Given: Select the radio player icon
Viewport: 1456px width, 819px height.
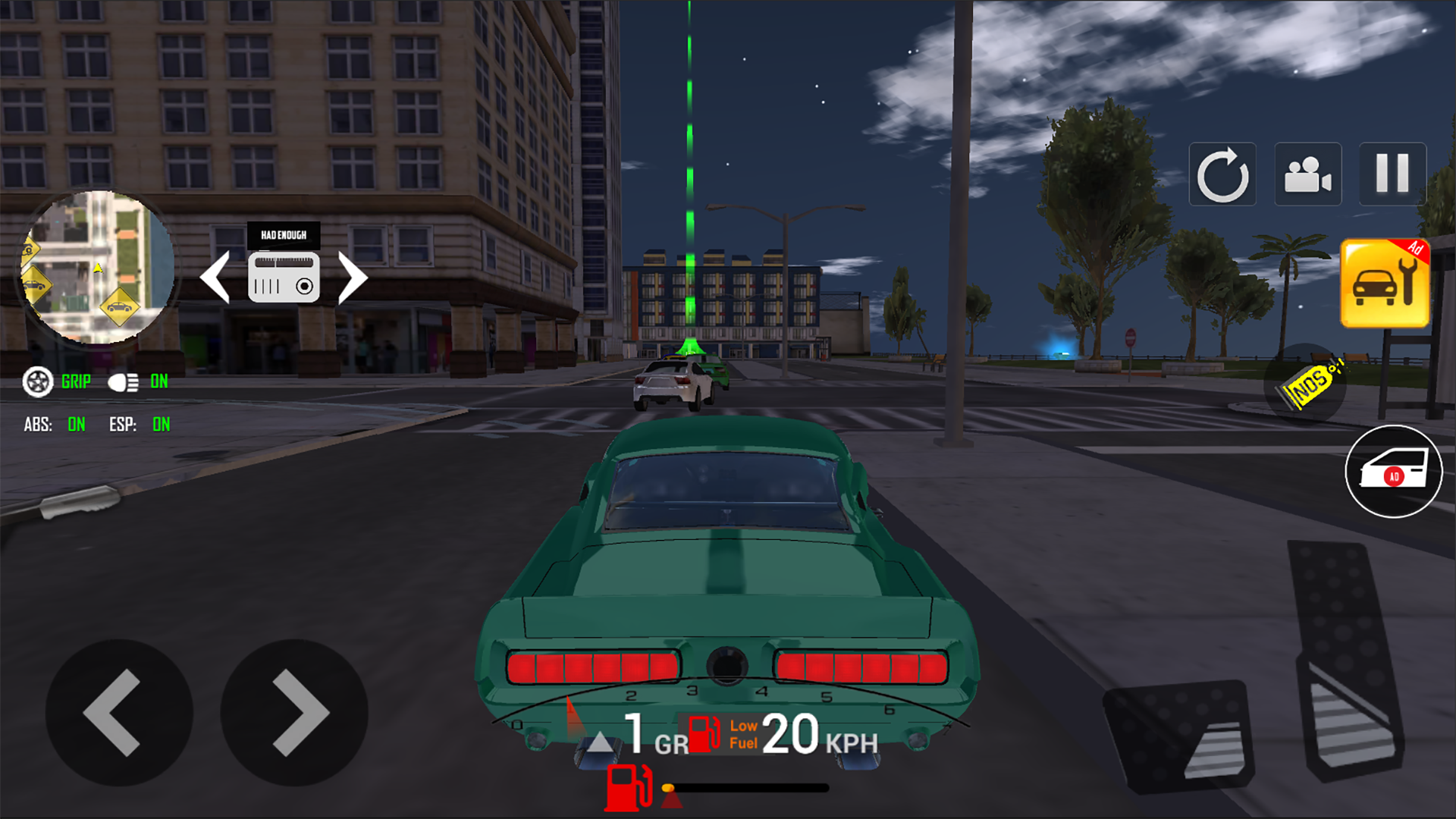Looking at the screenshot, I should [x=285, y=279].
